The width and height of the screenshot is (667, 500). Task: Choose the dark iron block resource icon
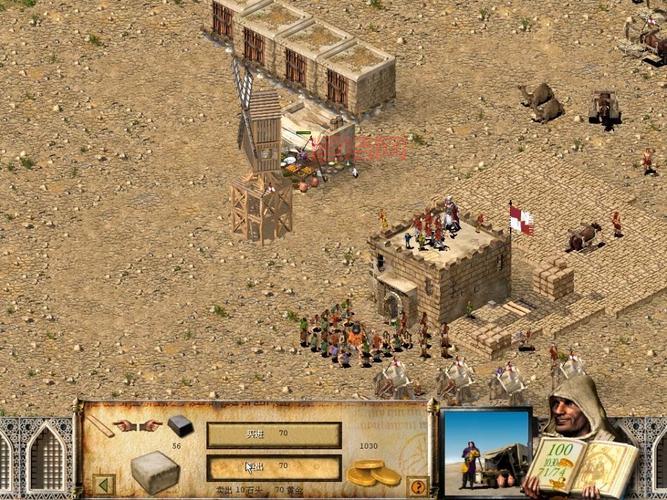click(x=180, y=425)
